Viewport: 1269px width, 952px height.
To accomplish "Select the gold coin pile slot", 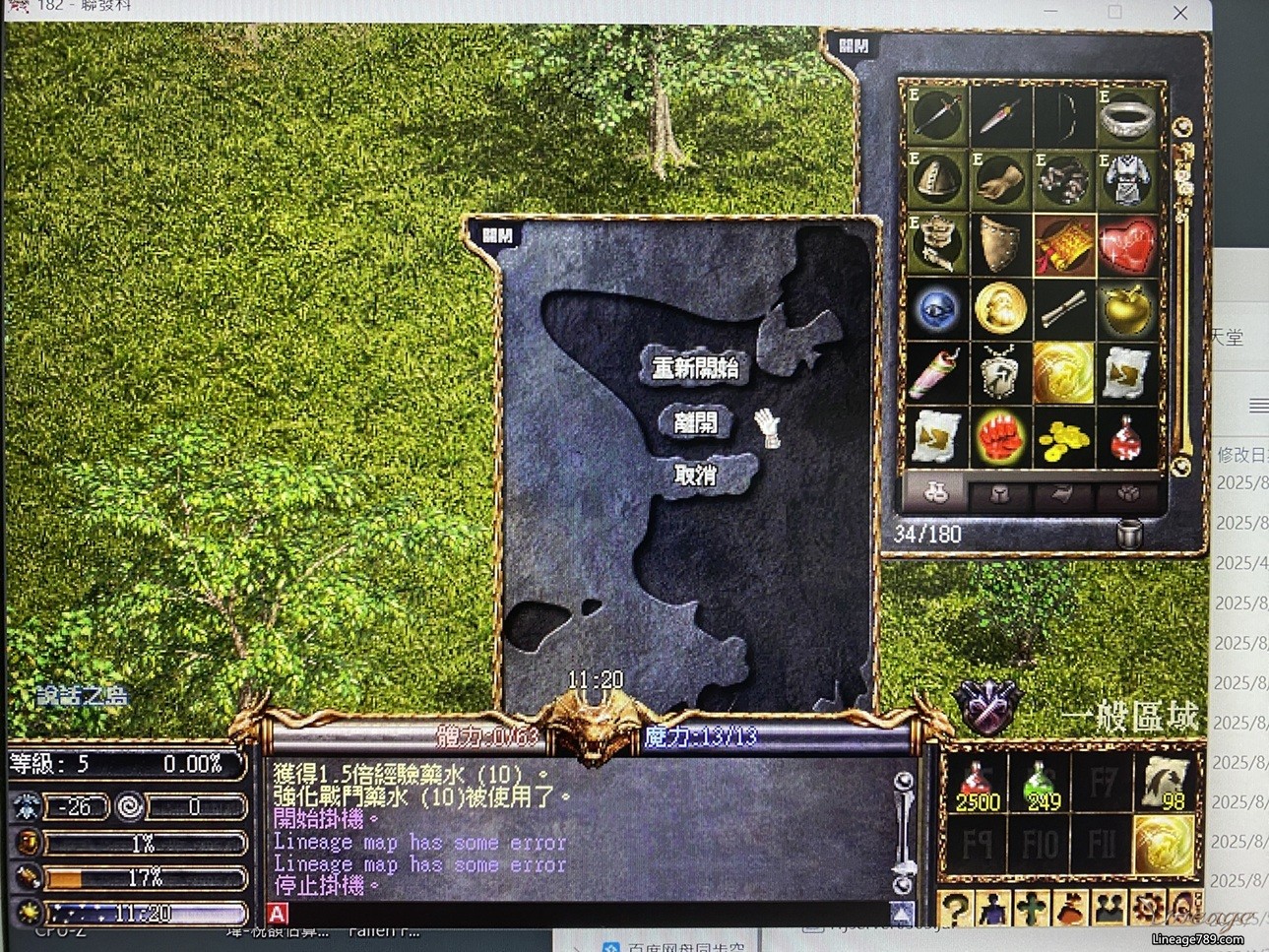I will coord(1063,437).
